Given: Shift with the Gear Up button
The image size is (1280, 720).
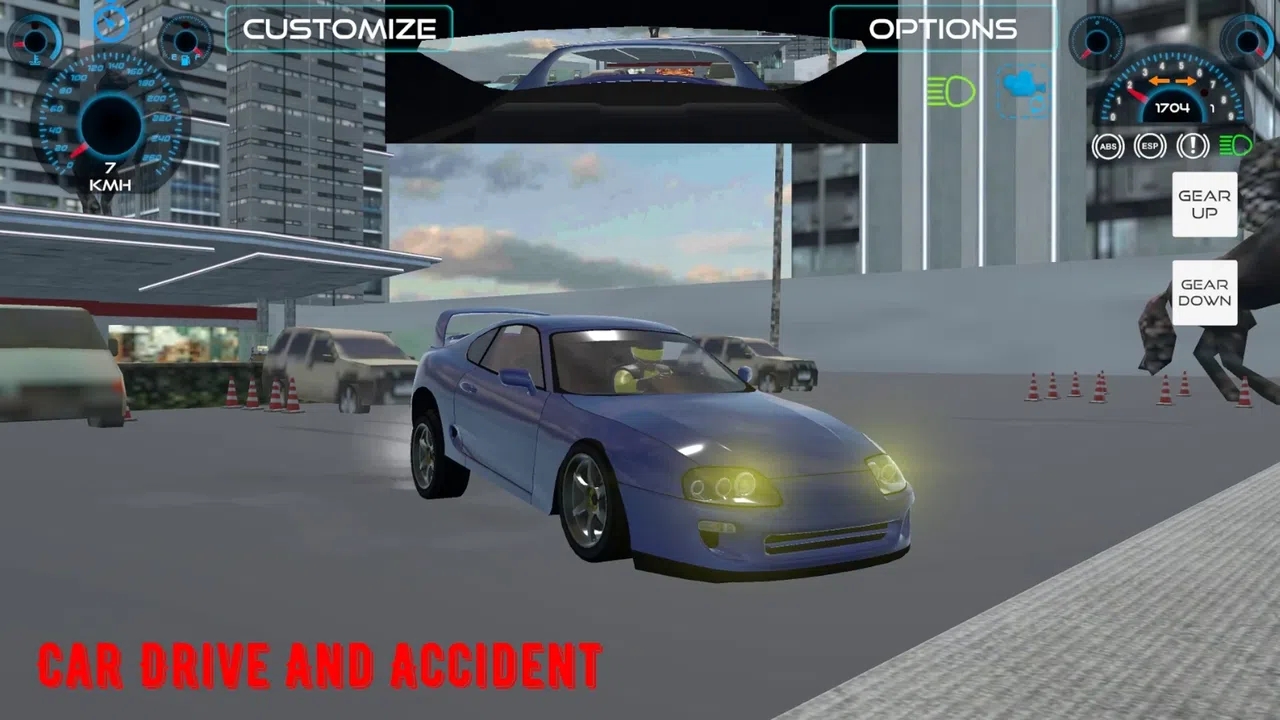Looking at the screenshot, I should 1204,204.
